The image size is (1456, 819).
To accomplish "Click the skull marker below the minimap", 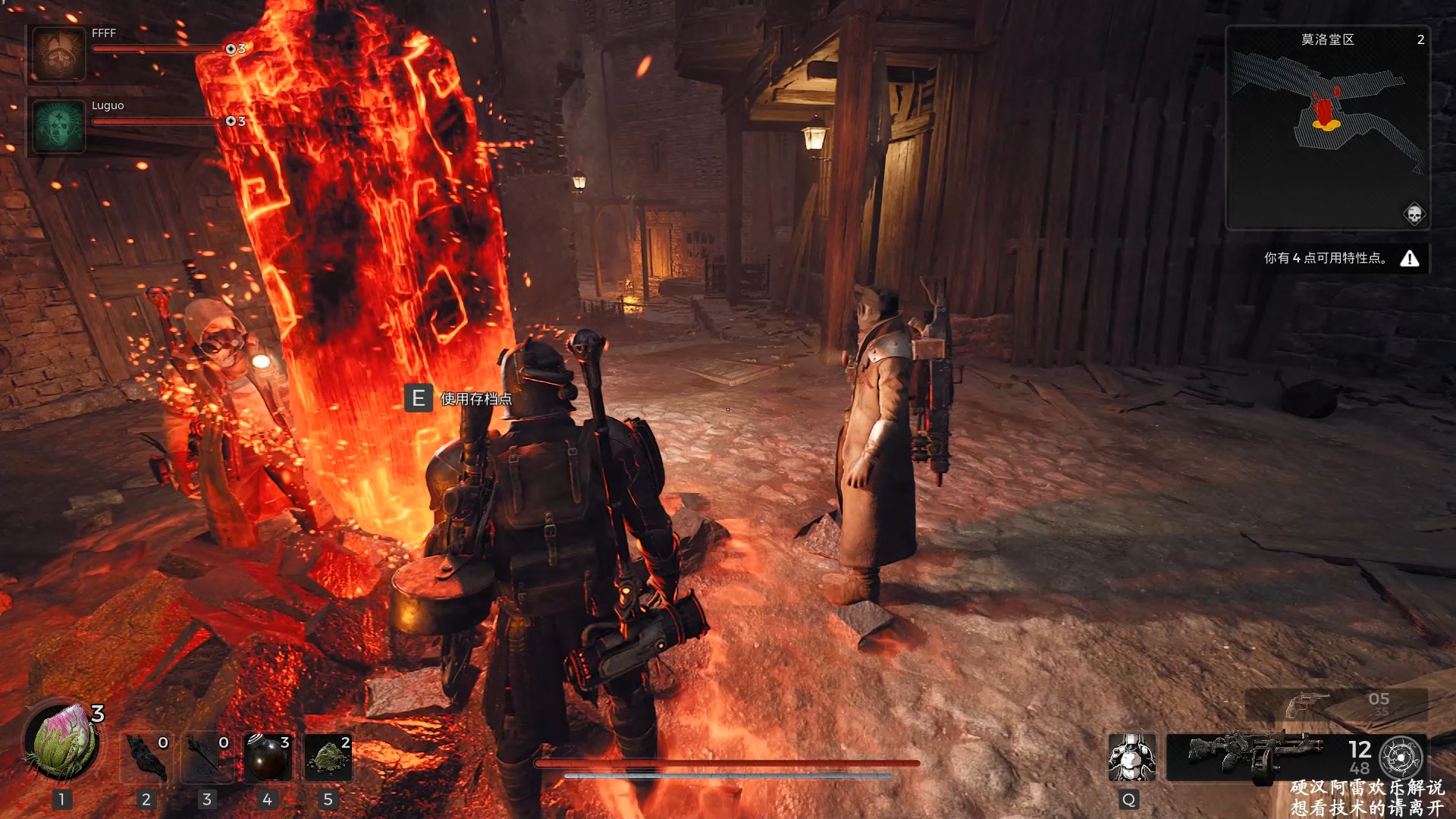I will click(1414, 215).
